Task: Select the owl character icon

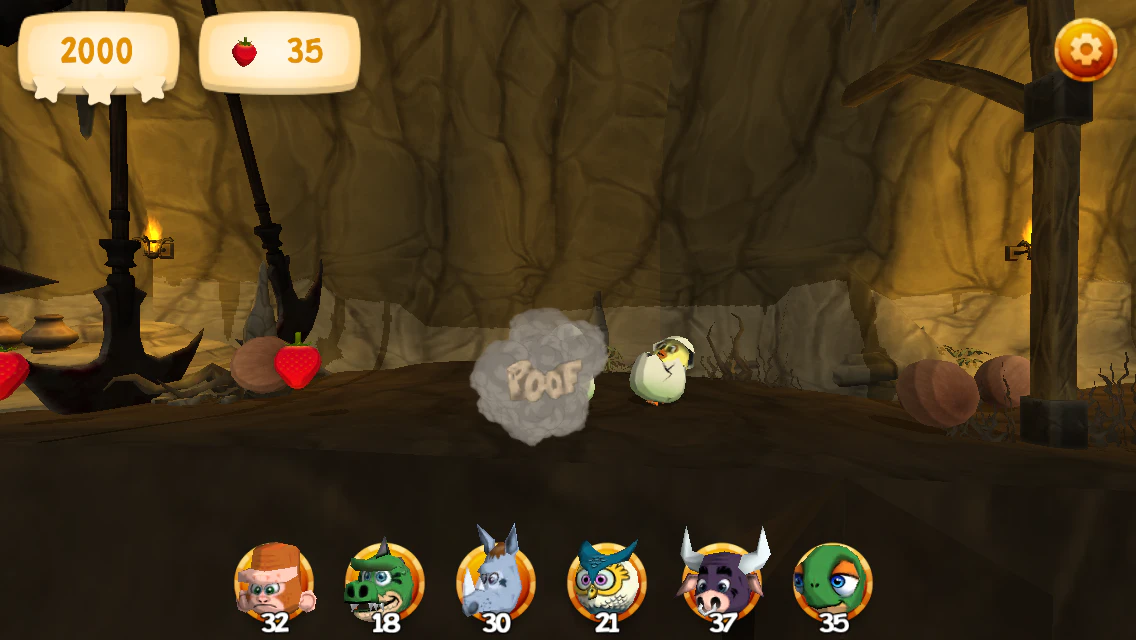Action: pos(607,582)
